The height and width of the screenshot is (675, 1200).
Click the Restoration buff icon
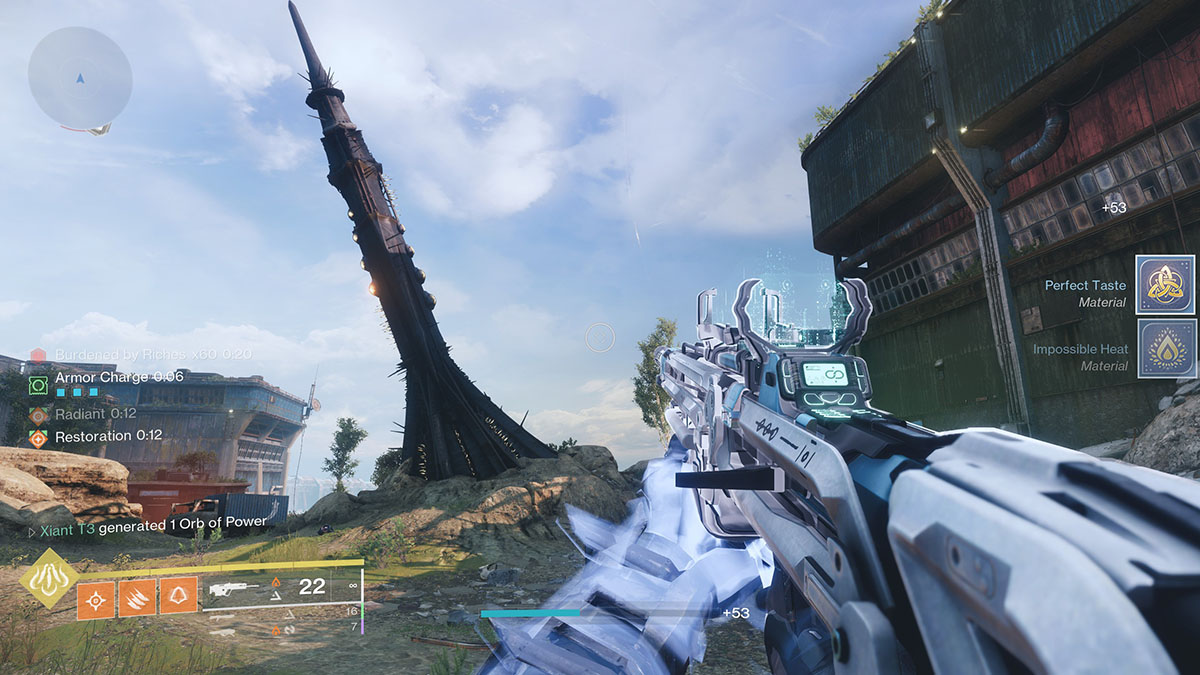[x=38, y=437]
